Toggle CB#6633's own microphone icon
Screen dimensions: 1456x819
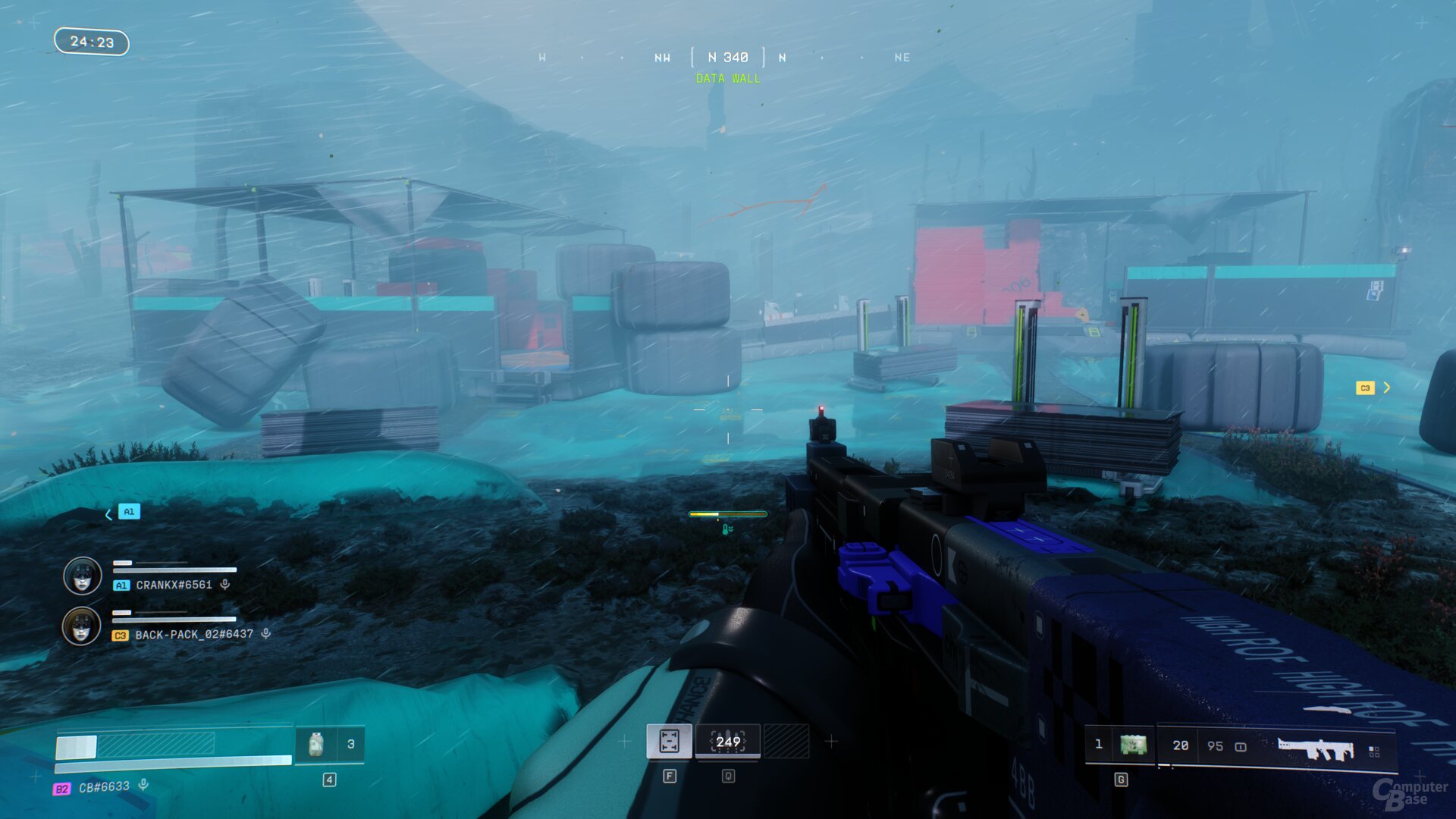point(143,786)
